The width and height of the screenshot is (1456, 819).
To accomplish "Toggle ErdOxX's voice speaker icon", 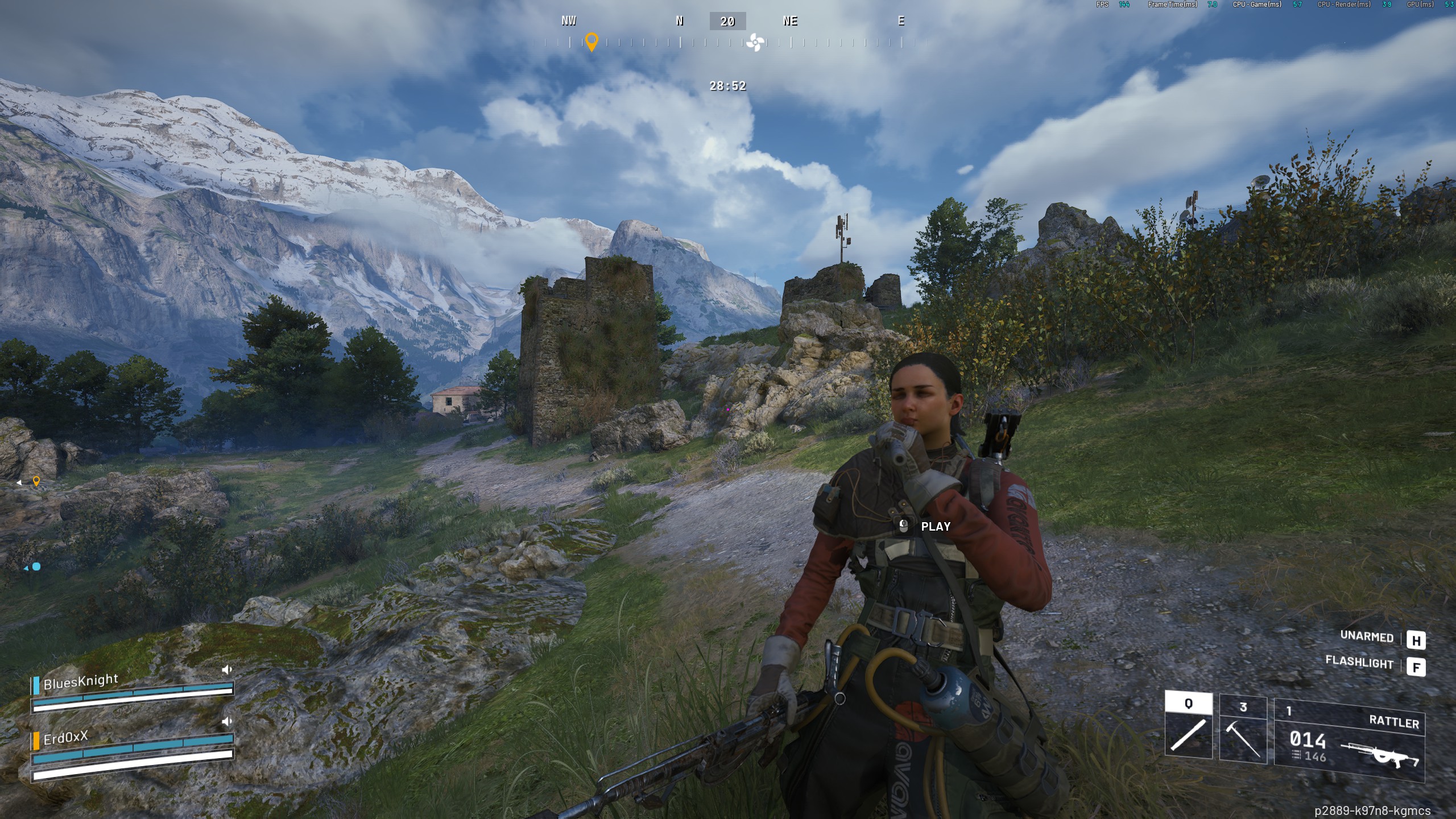I will (x=227, y=721).
